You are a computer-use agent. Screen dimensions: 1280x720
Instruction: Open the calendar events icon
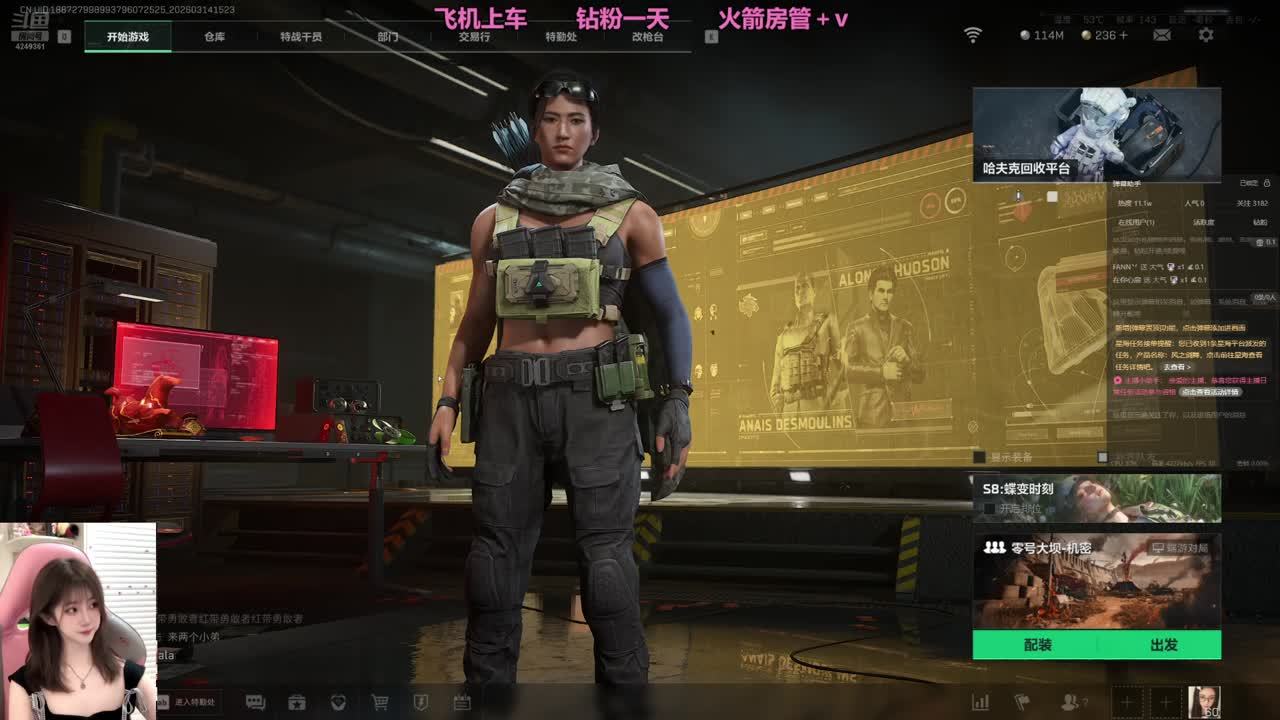(462, 702)
